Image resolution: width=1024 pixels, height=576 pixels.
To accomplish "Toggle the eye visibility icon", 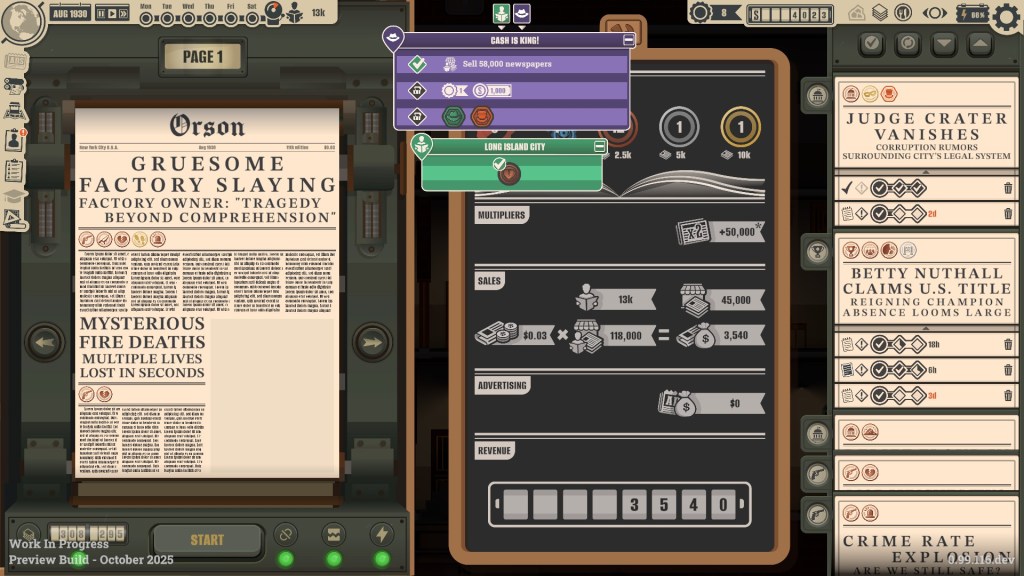I will pyautogui.click(x=936, y=14).
